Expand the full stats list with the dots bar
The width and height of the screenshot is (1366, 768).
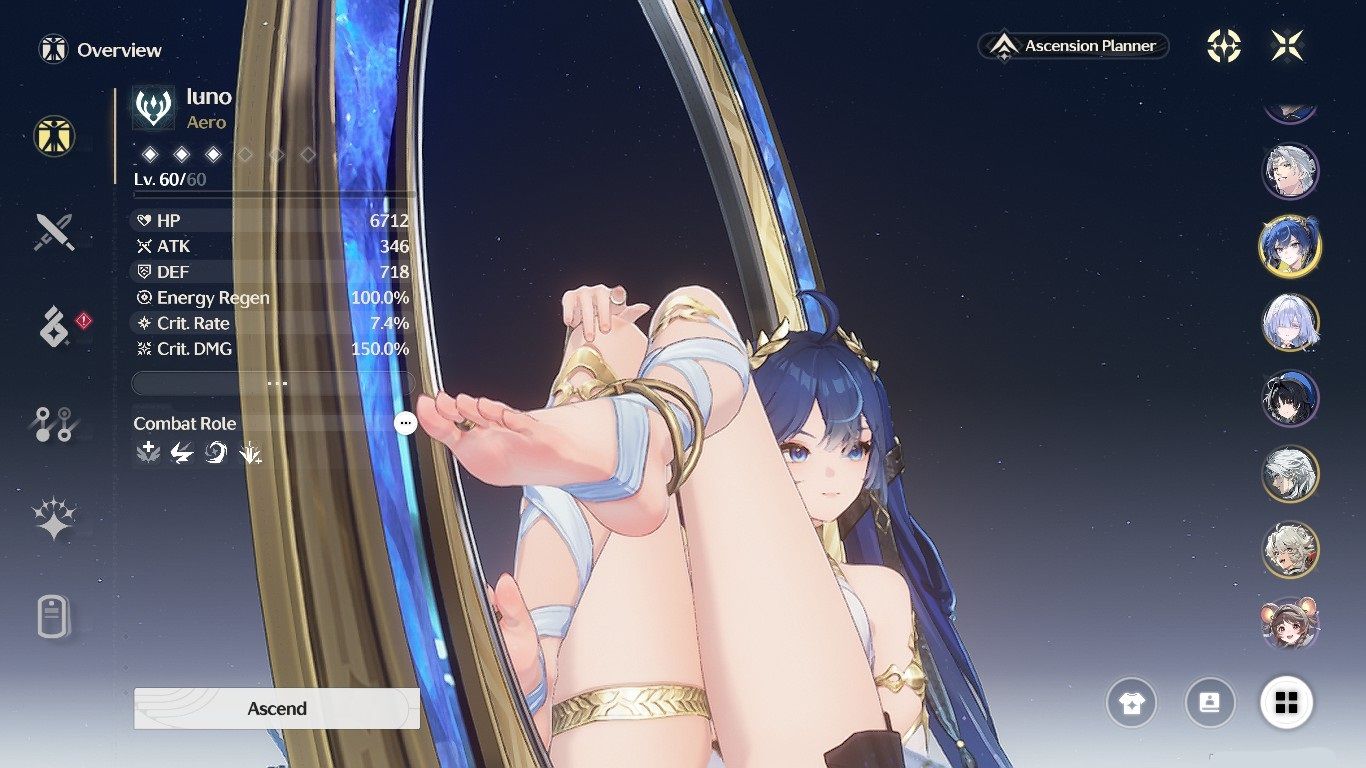pos(273,383)
